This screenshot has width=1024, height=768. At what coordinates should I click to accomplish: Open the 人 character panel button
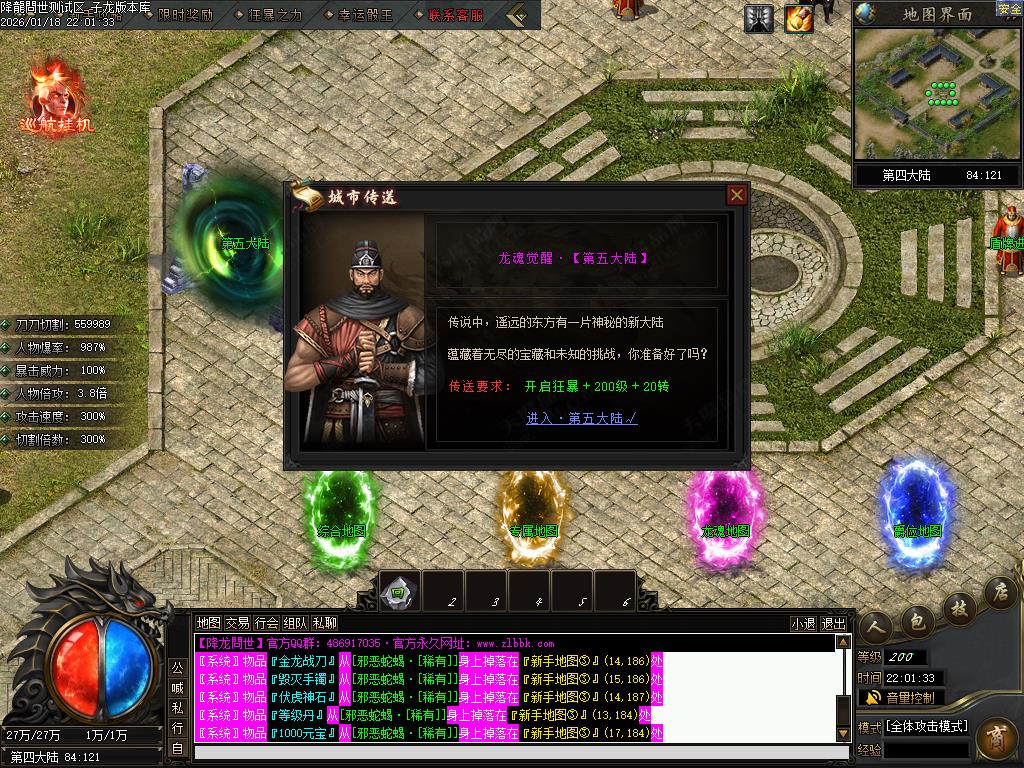875,627
